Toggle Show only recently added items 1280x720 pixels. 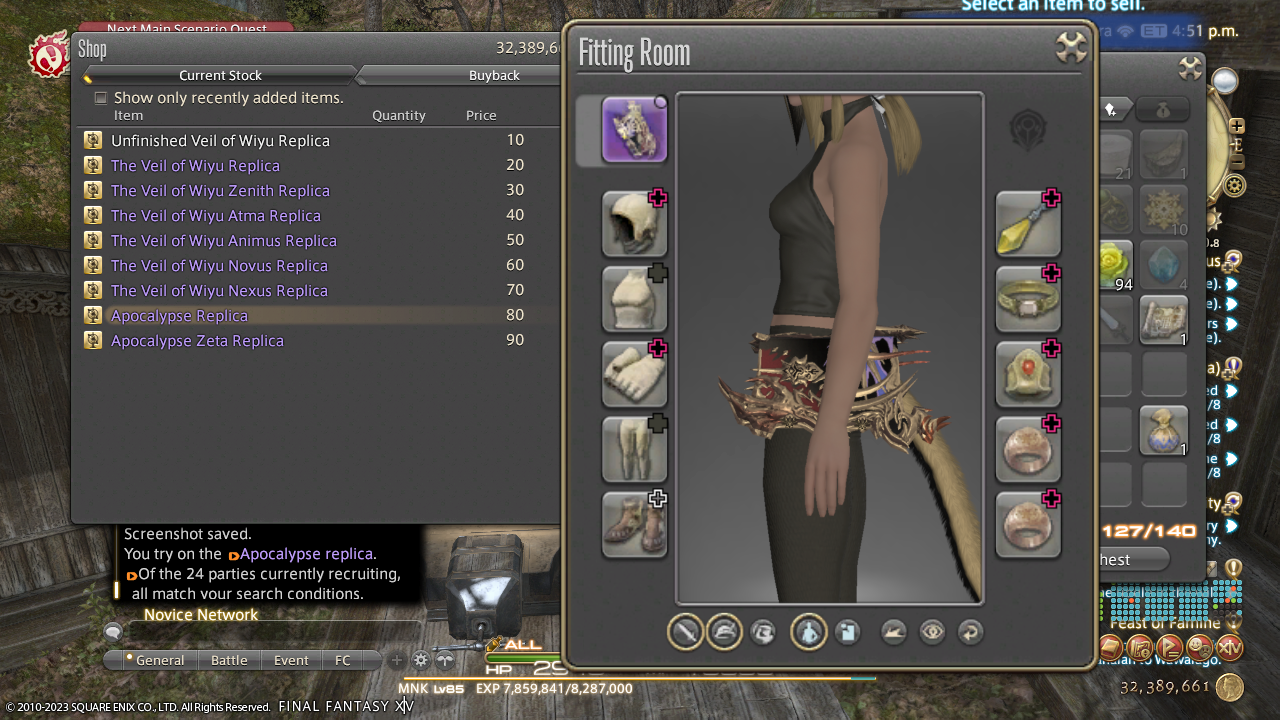(x=101, y=98)
